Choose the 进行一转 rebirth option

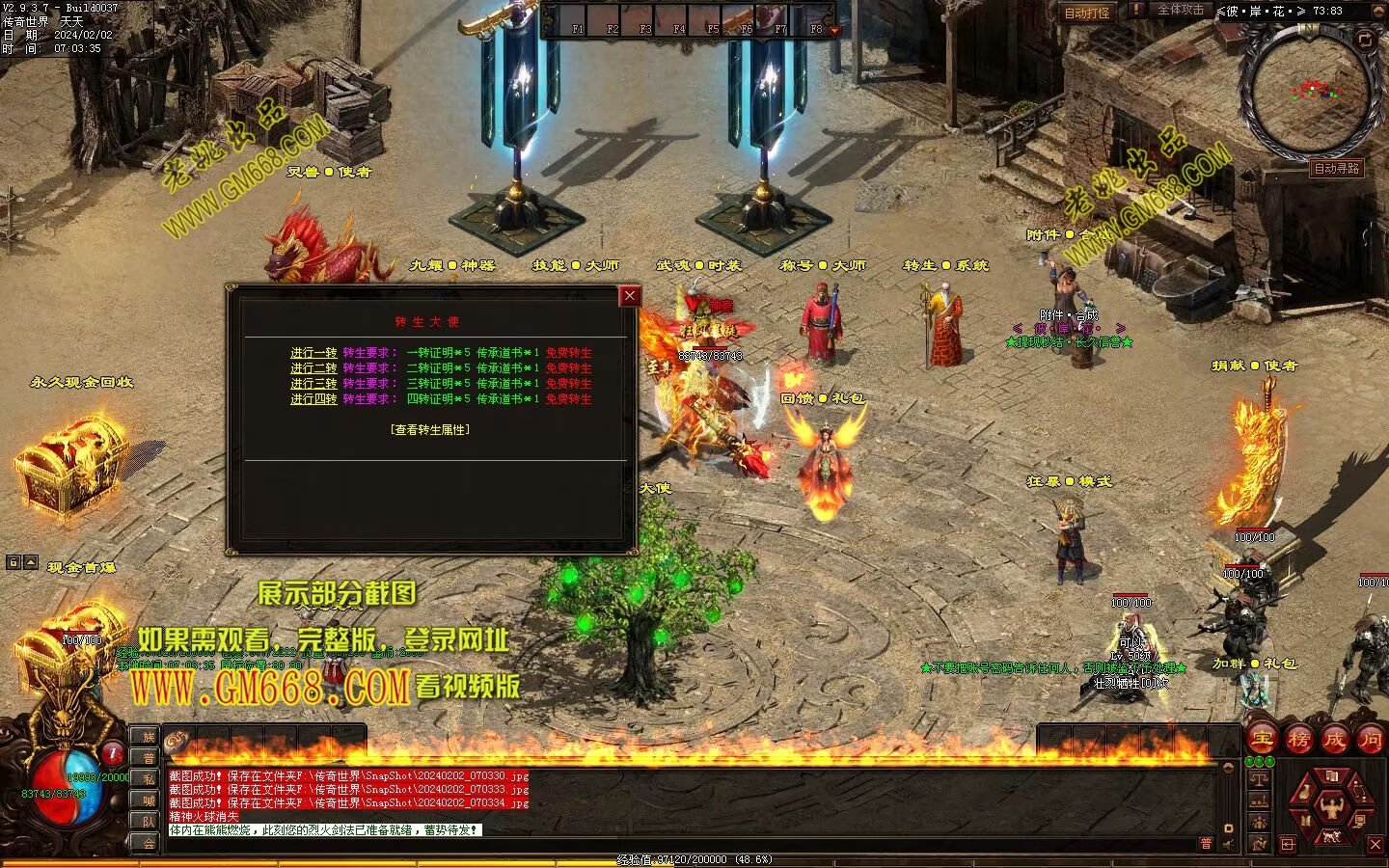313,353
